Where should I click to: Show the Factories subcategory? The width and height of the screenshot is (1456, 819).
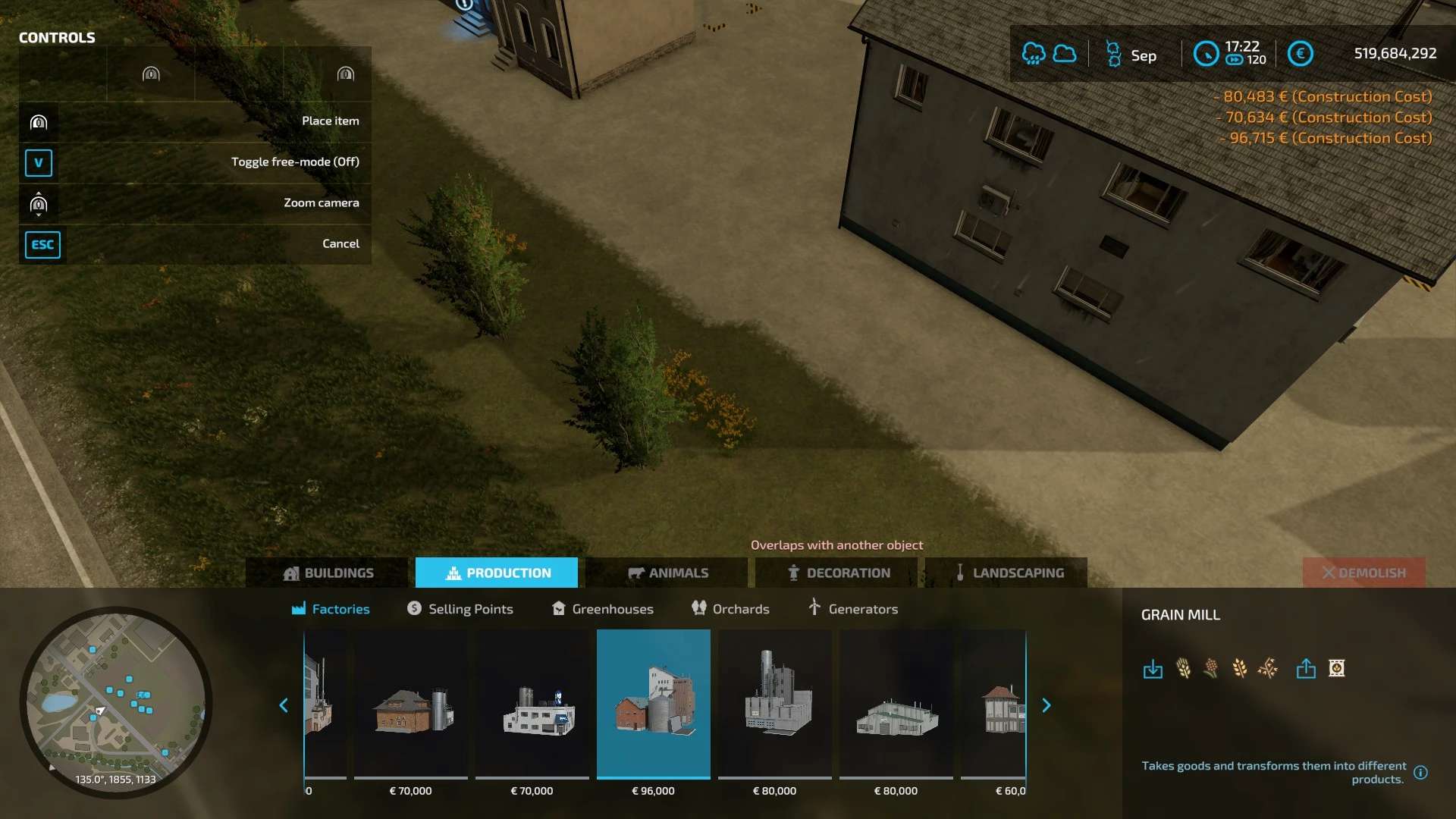(x=331, y=609)
